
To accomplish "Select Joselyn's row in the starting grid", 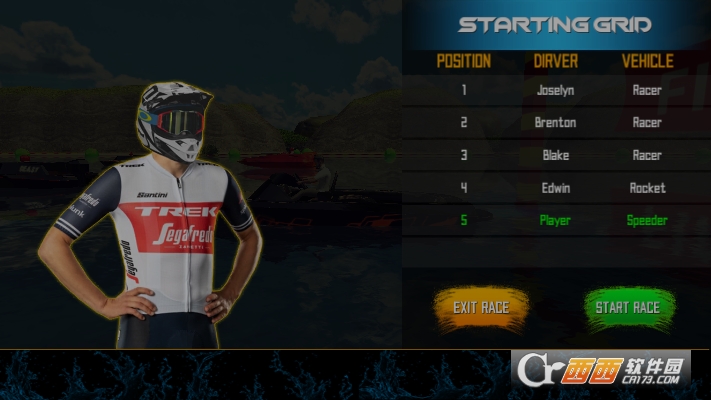I will tap(555, 90).
